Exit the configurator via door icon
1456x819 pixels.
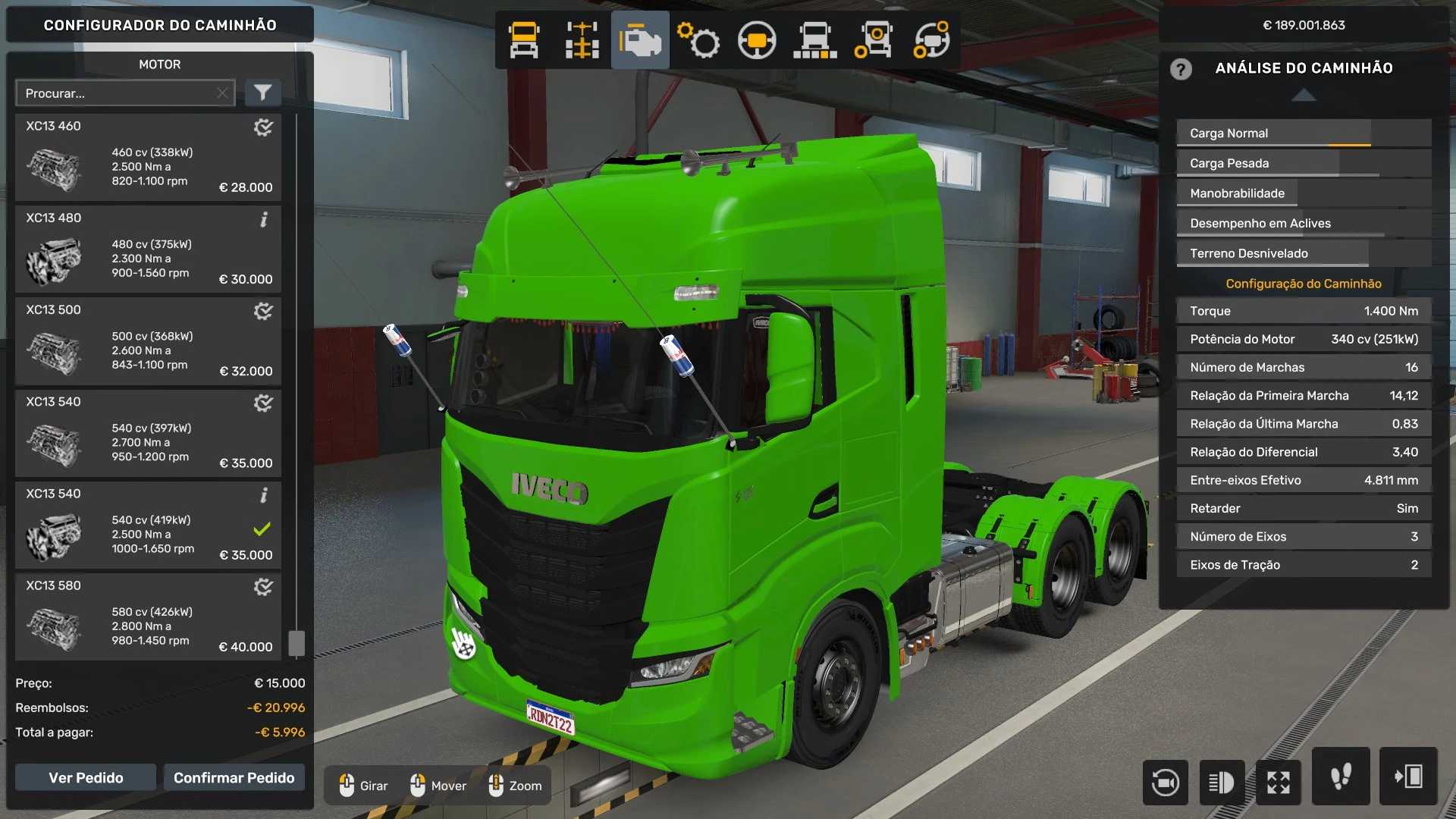(1408, 777)
